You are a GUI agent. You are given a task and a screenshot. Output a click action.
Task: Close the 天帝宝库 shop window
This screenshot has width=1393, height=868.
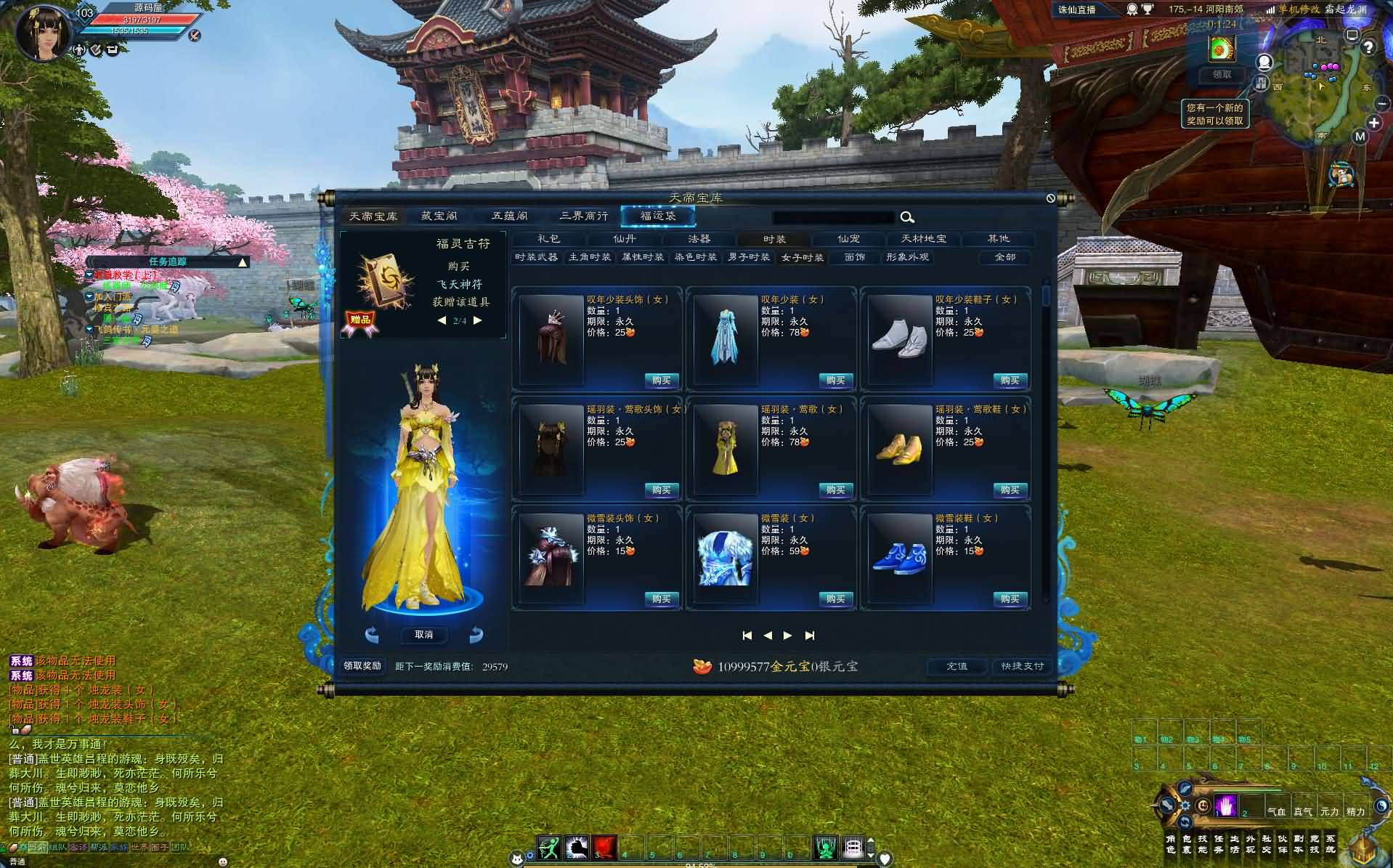pyautogui.click(x=1050, y=198)
